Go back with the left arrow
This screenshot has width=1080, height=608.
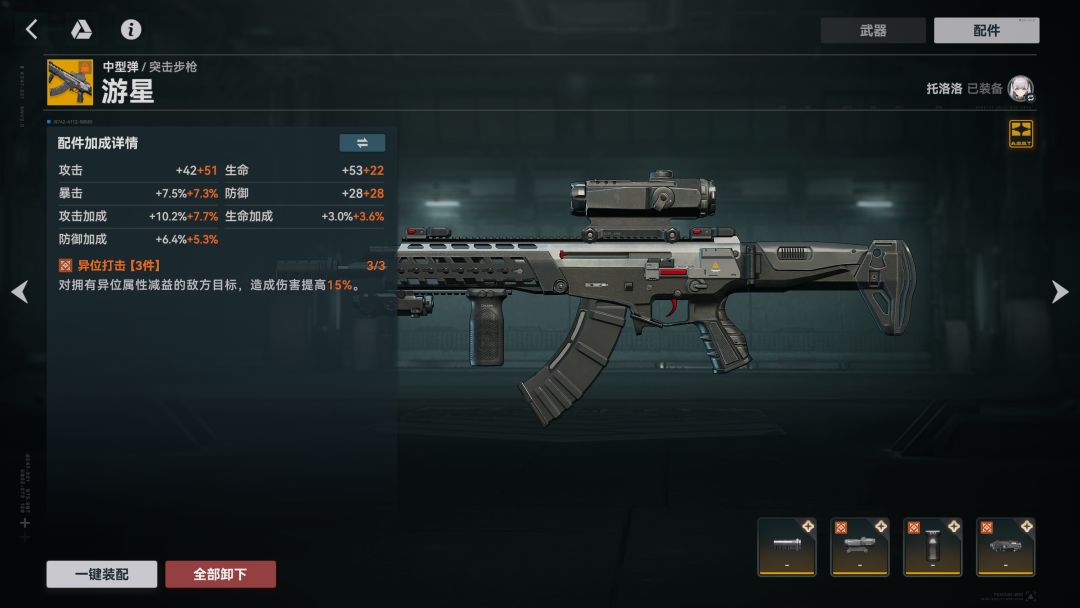31,30
